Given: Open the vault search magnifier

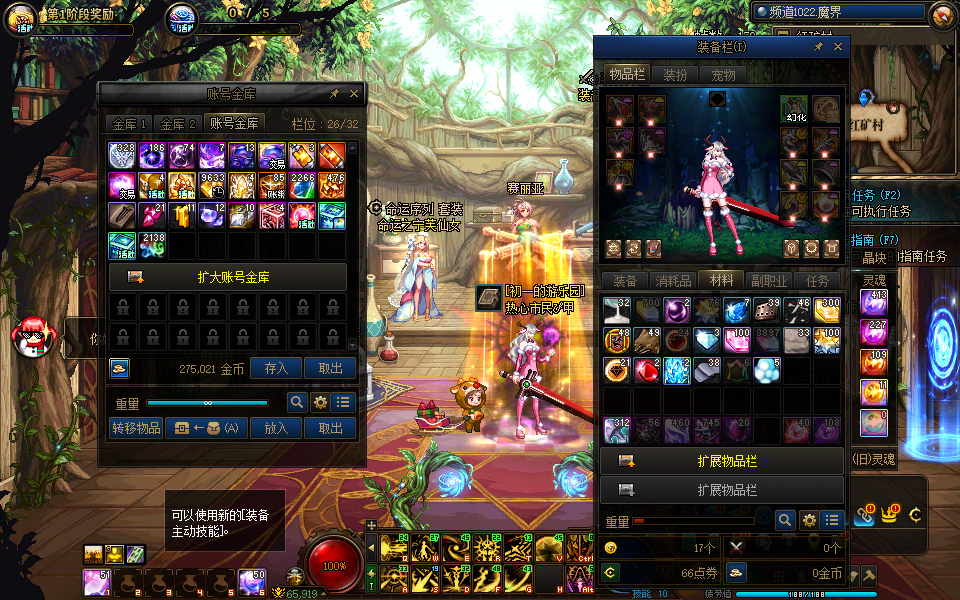Looking at the screenshot, I should click(x=297, y=402).
